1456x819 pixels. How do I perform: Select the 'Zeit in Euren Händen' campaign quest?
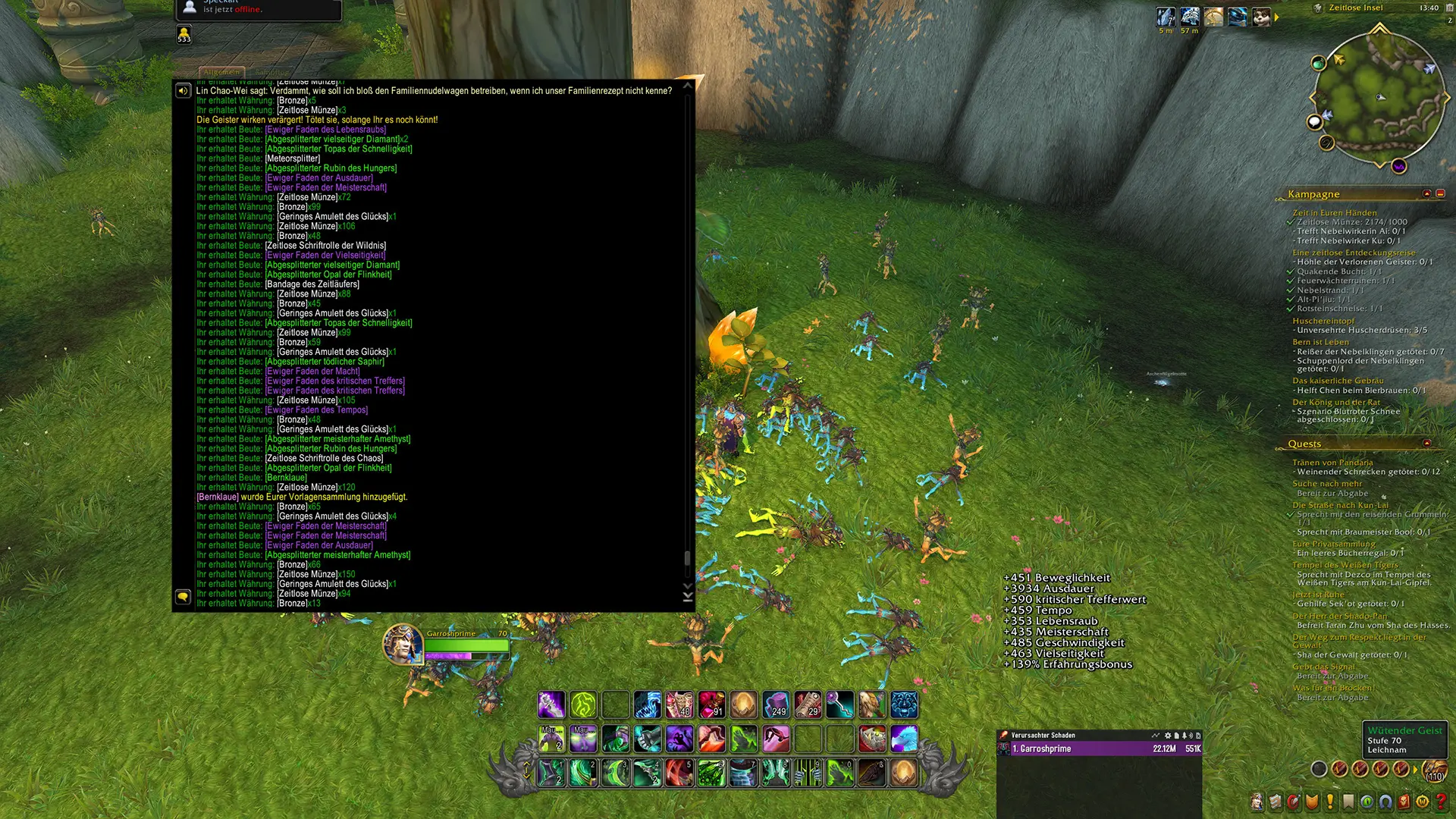pos(1334,213)
